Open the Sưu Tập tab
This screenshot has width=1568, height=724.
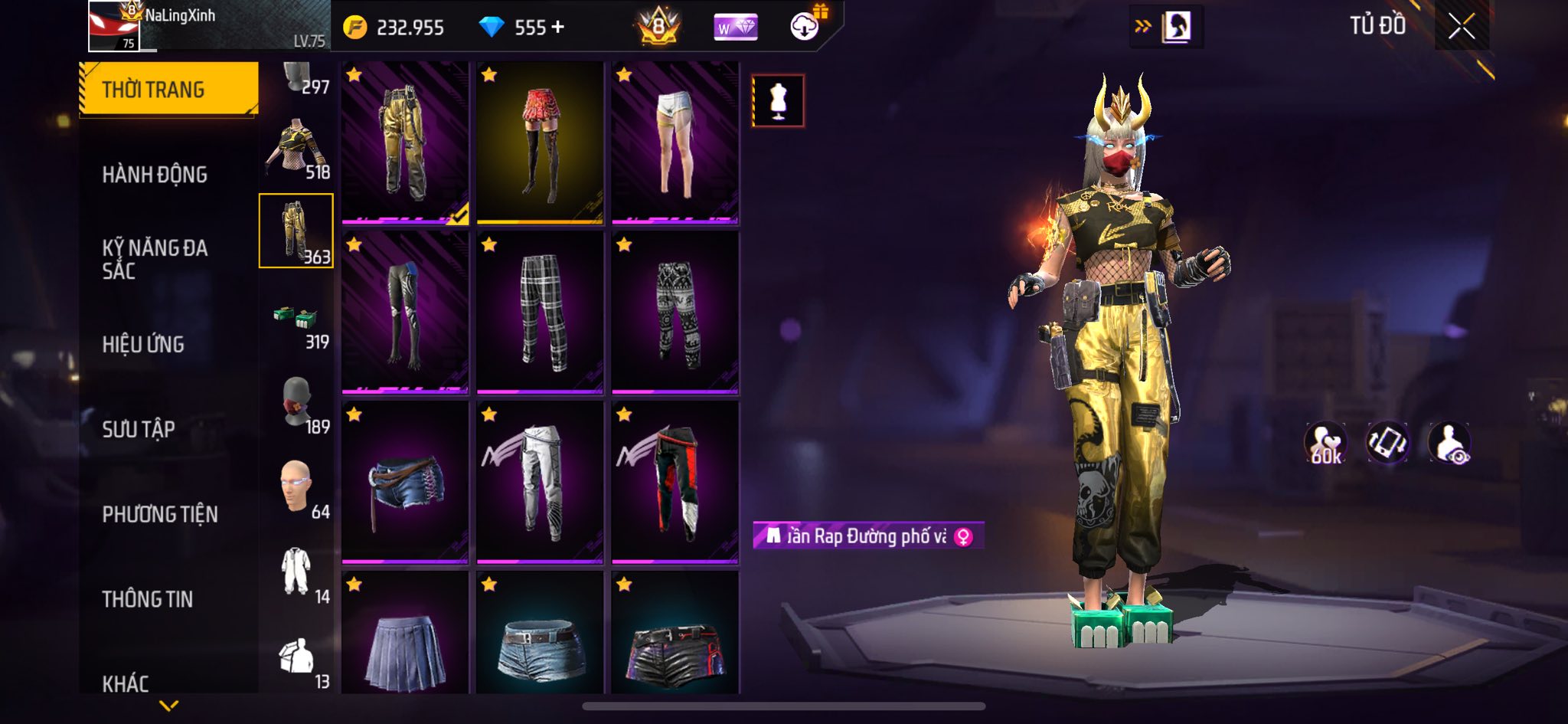pyautogui.click(x=139, y=429)
